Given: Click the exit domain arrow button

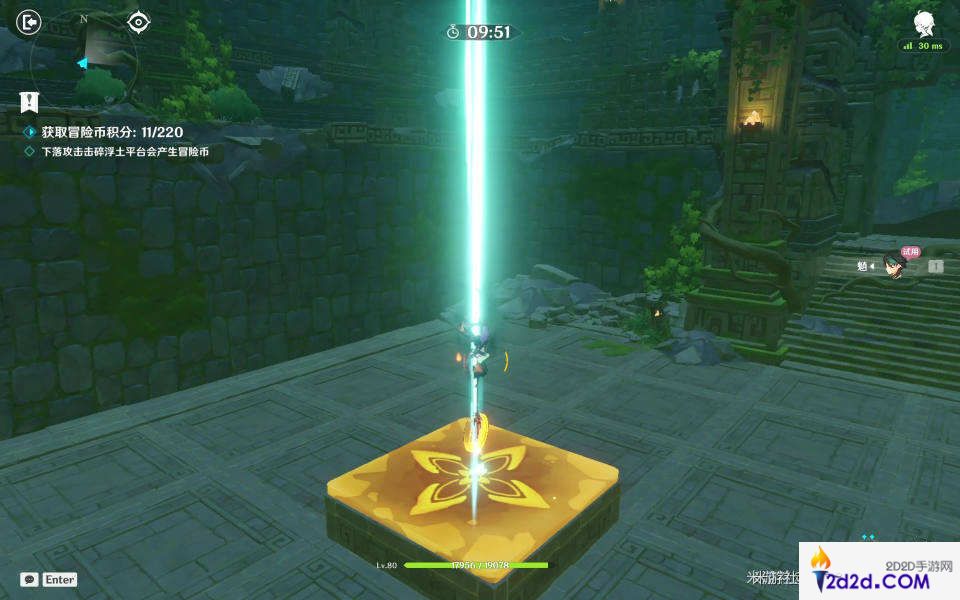Looking at the screenshot, I should click(x=31, y=21).
